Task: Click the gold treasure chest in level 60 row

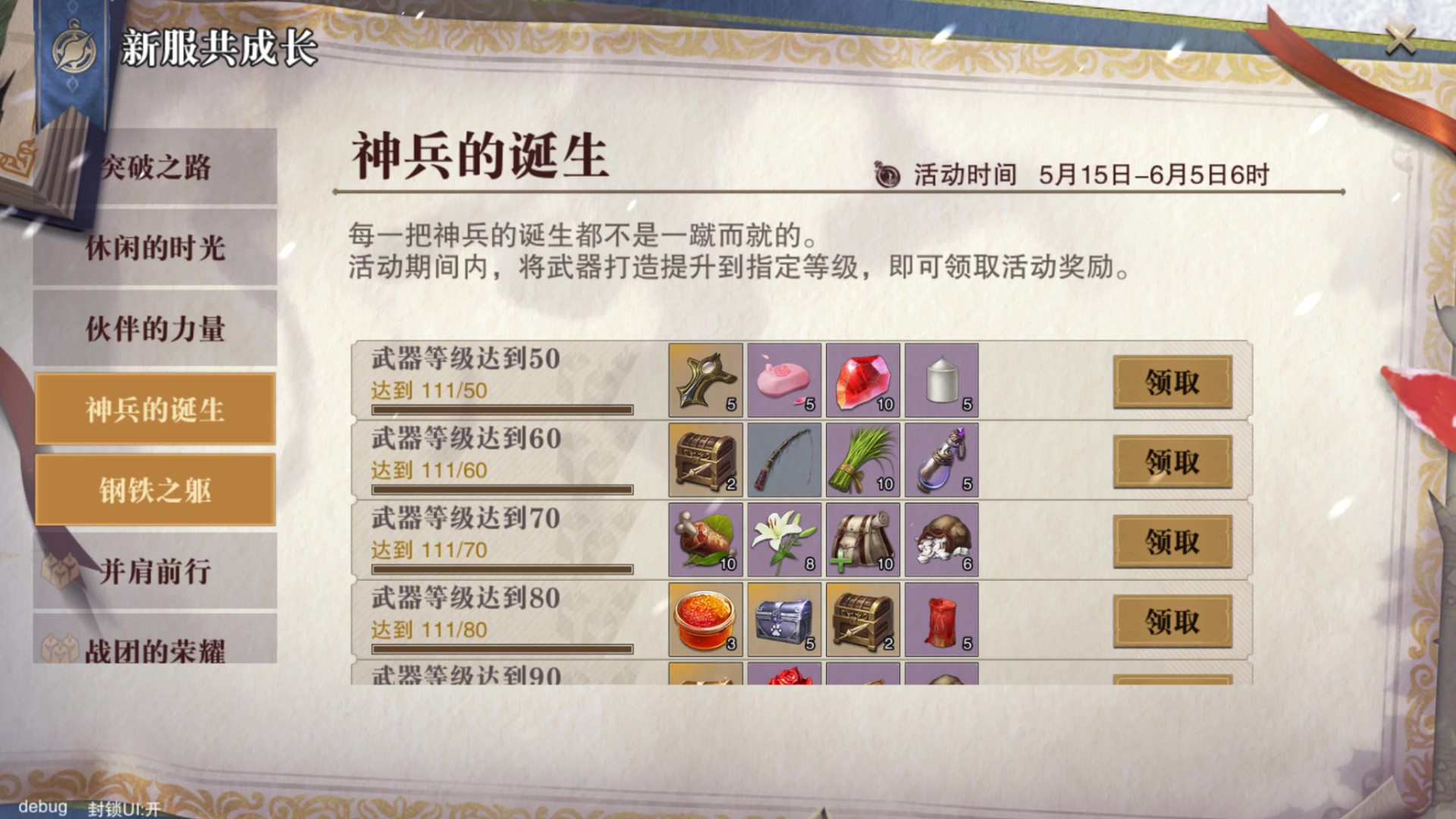Action: [705, 460]
